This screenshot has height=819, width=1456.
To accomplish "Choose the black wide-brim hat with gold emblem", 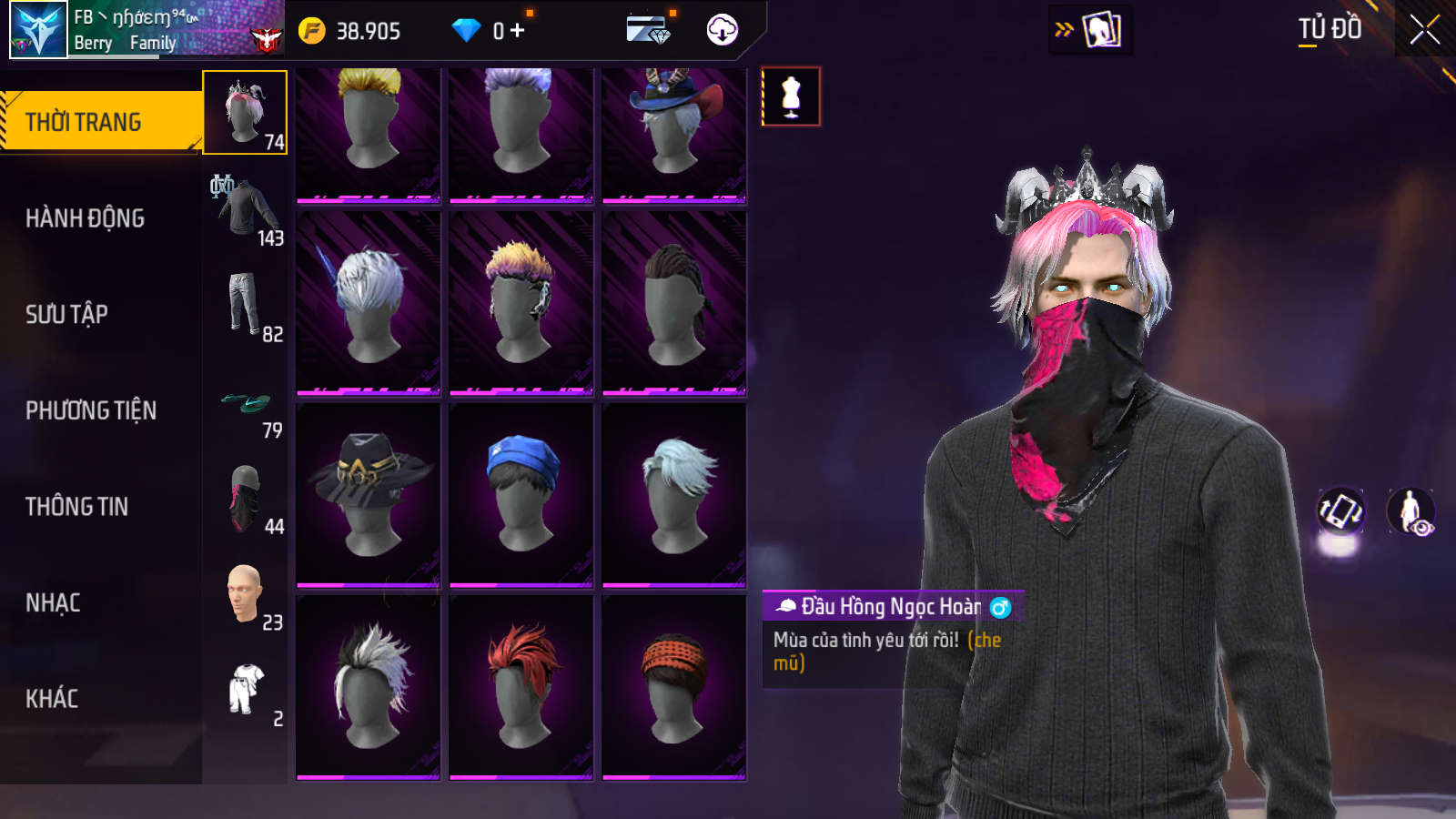I will 369,494.
